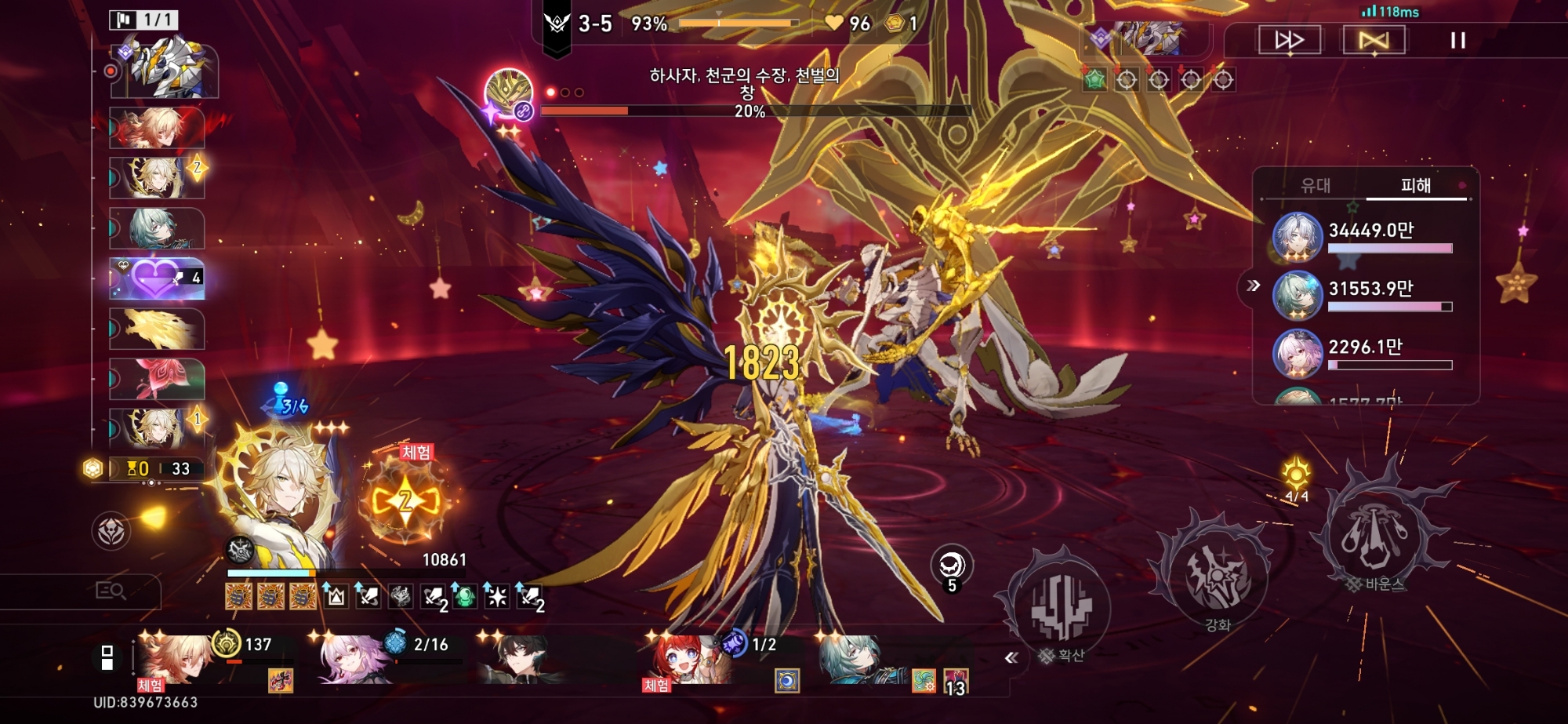1568x724 pixels.
Task: Select the 피해 damage tab
Action: [1415, 185]
